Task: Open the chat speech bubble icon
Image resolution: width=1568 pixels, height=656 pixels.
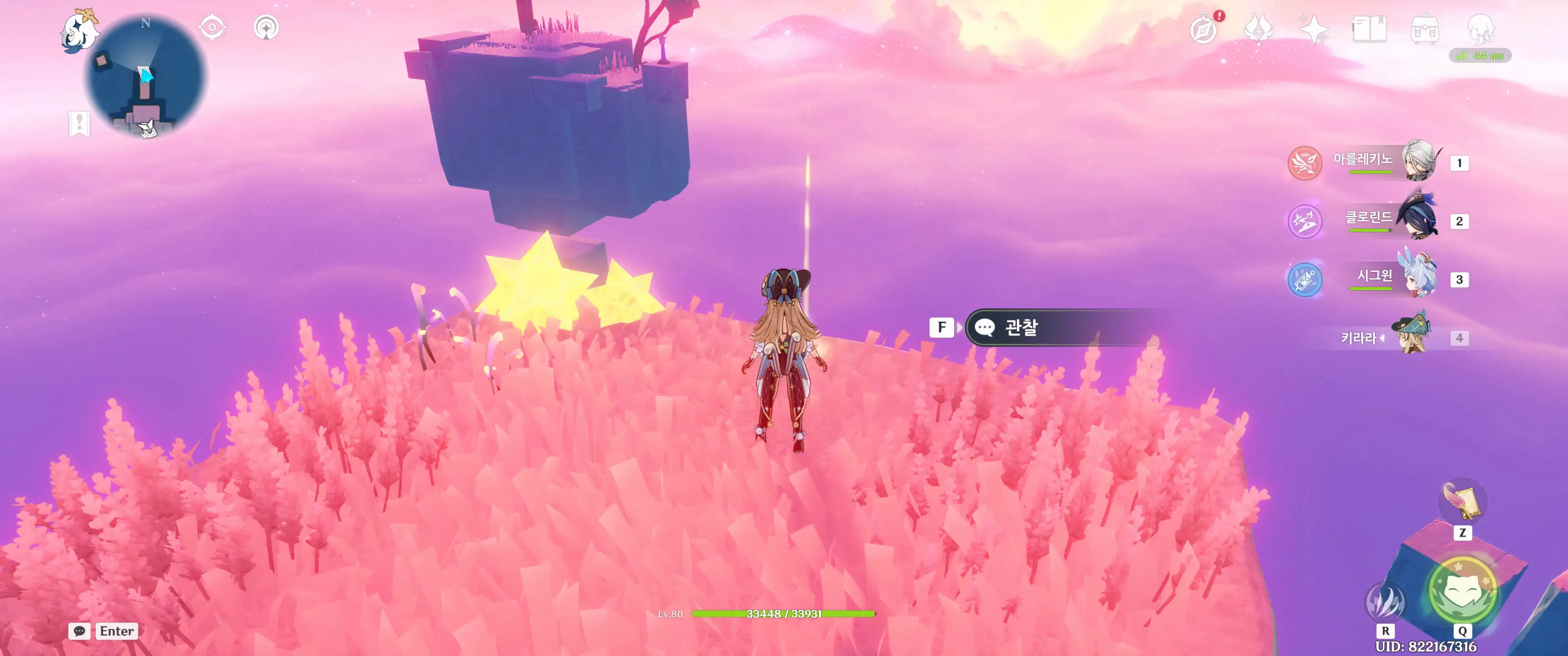Action: pyautogui.click(x=79, y=631)
